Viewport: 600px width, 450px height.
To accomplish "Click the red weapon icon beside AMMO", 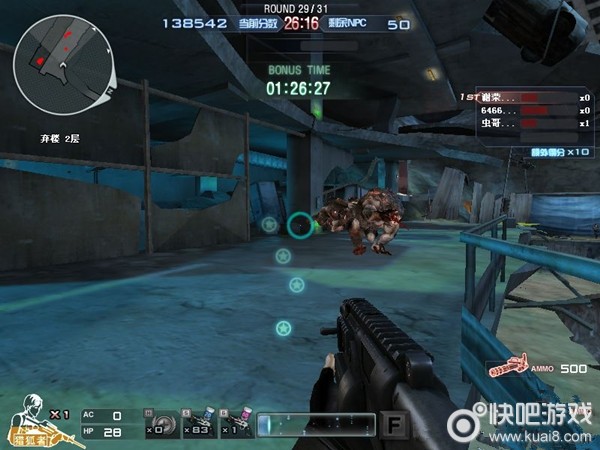I will pos(508,368).
